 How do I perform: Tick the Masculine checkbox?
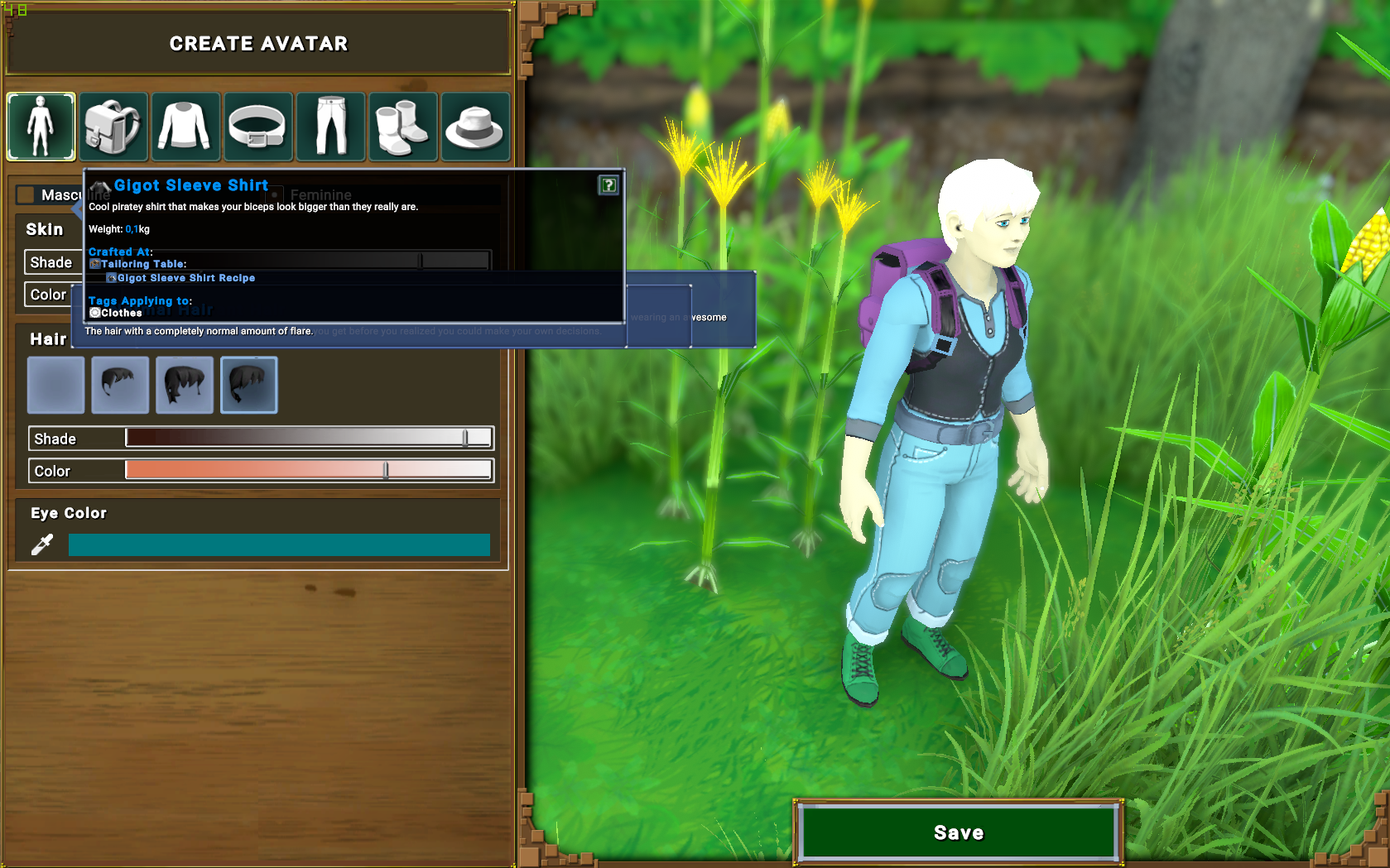[x=26, y=194]
